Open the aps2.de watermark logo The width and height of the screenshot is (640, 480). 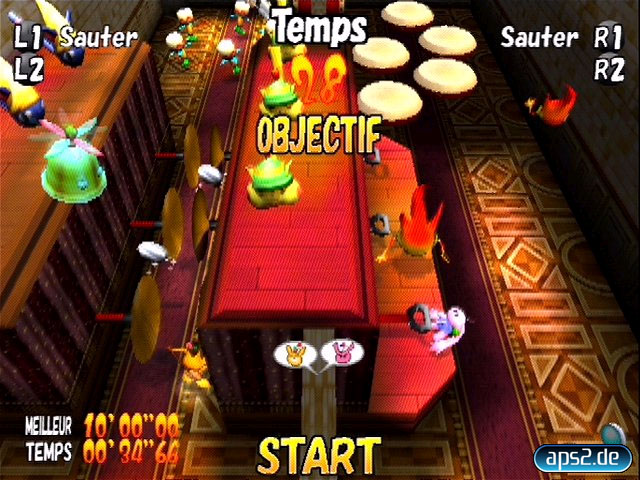(584, 458)
